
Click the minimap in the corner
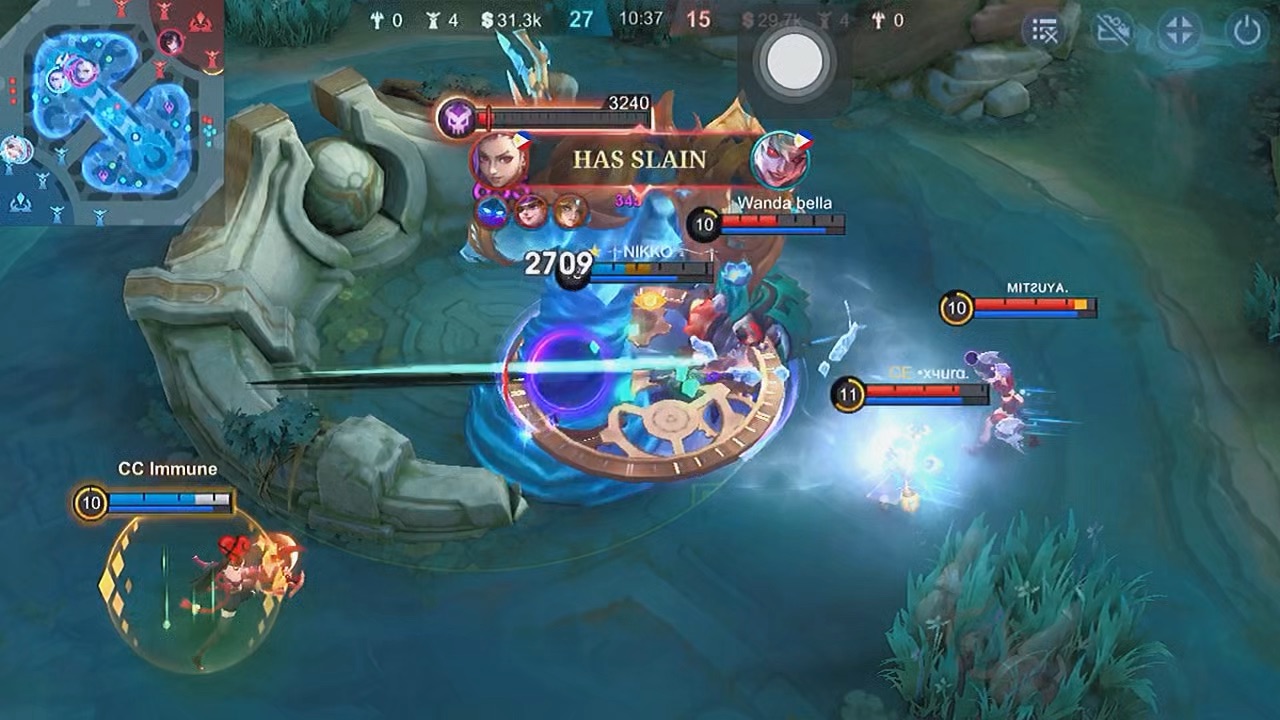pos(112,112)
